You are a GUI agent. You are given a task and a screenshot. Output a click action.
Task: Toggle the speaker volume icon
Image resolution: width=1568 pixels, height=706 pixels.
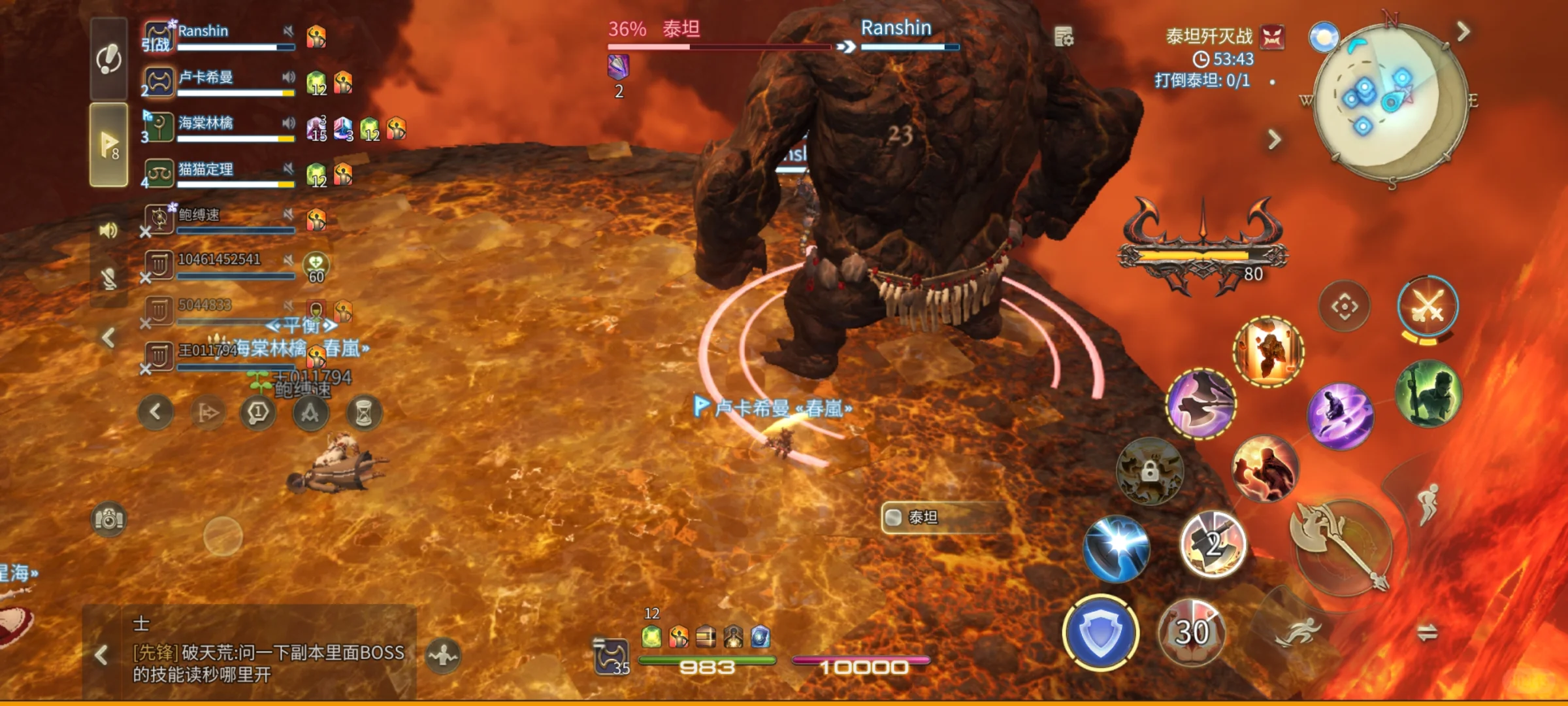108,230
